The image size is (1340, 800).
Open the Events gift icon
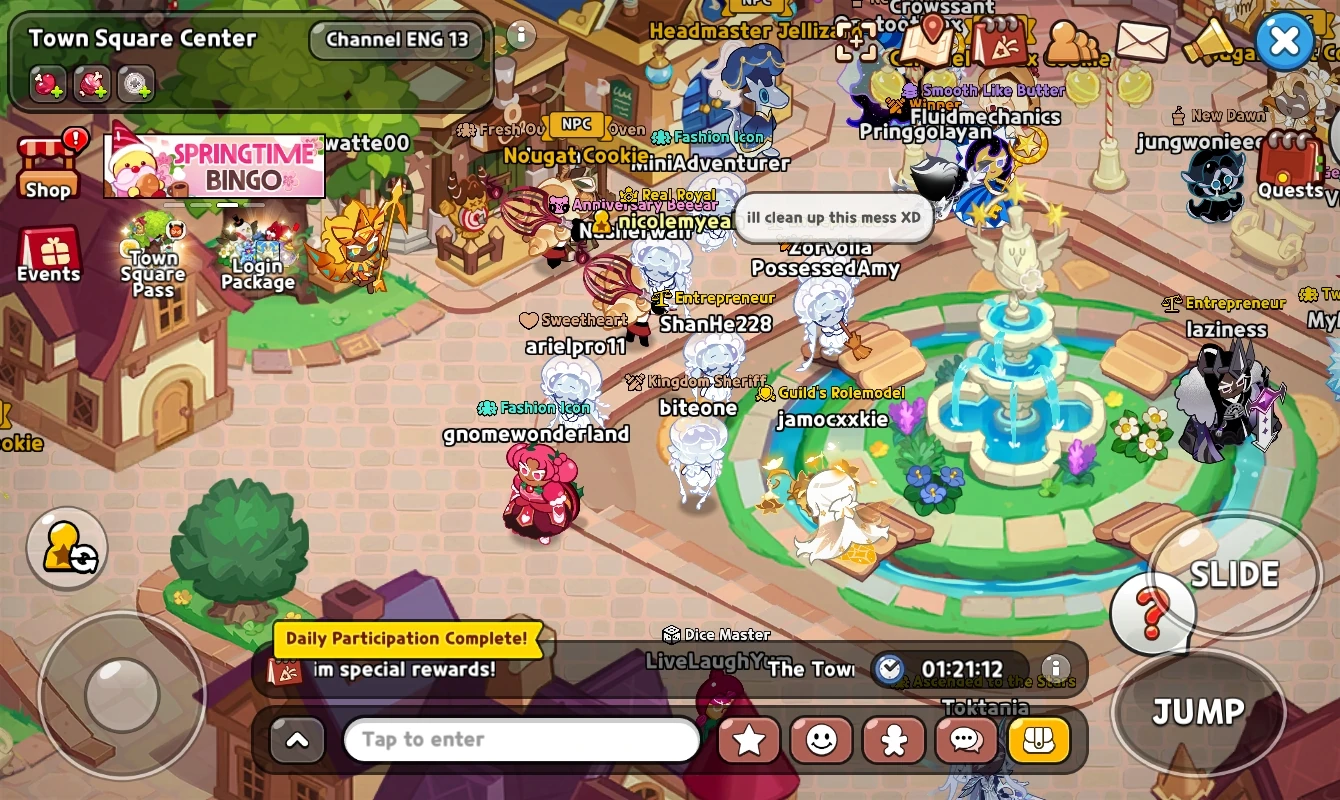(x=48, y=248)
